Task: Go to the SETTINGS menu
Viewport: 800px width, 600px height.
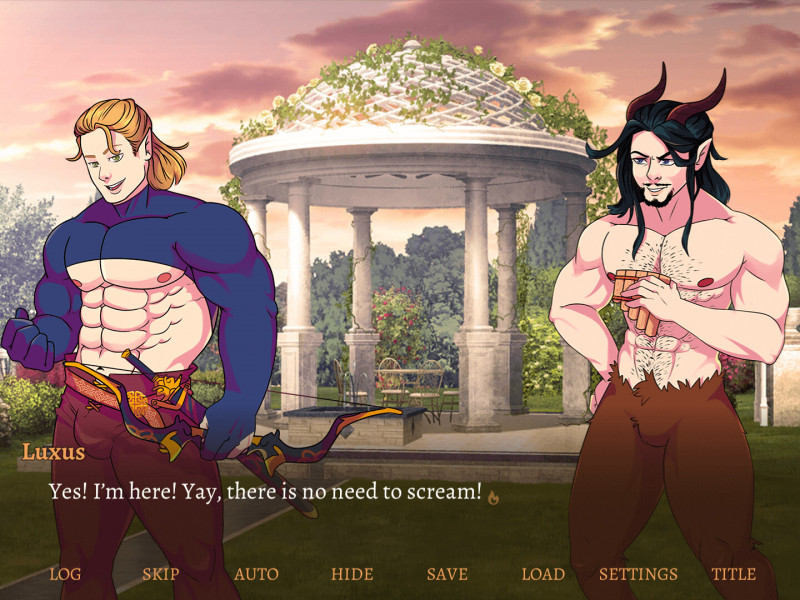Action: pos(638,574)
